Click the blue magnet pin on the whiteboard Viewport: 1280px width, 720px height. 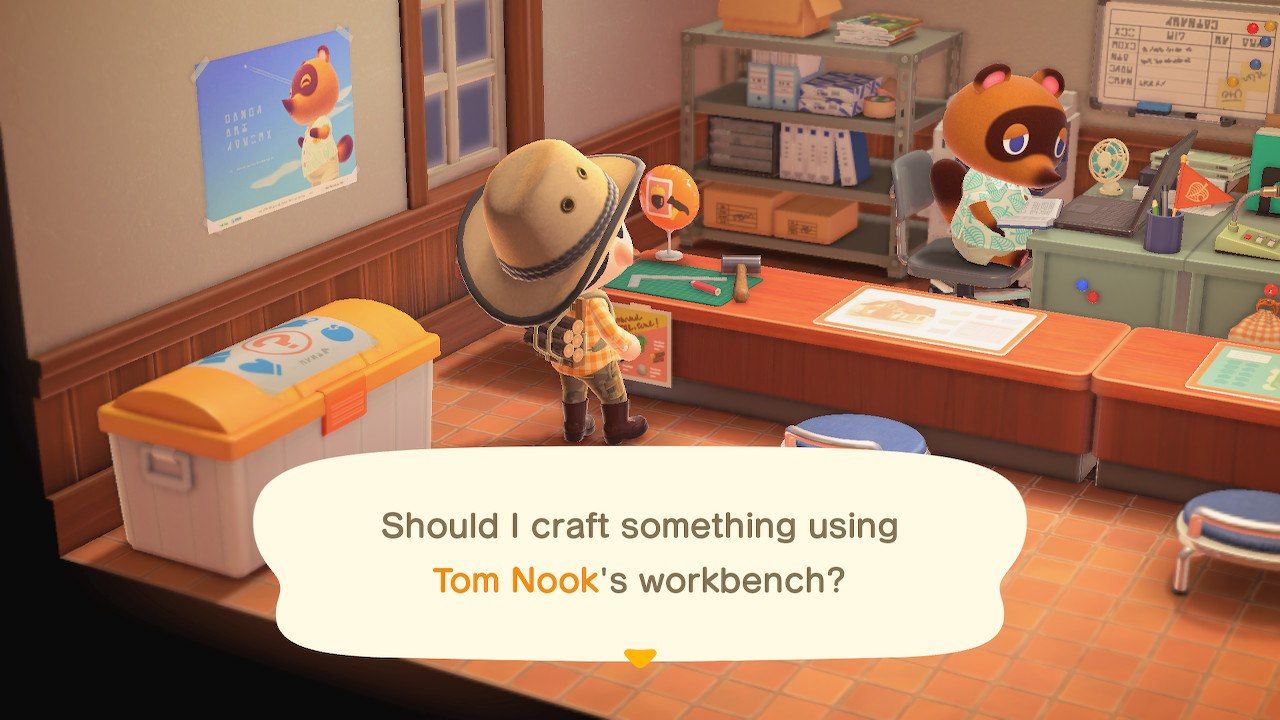tap(1253, 63)
